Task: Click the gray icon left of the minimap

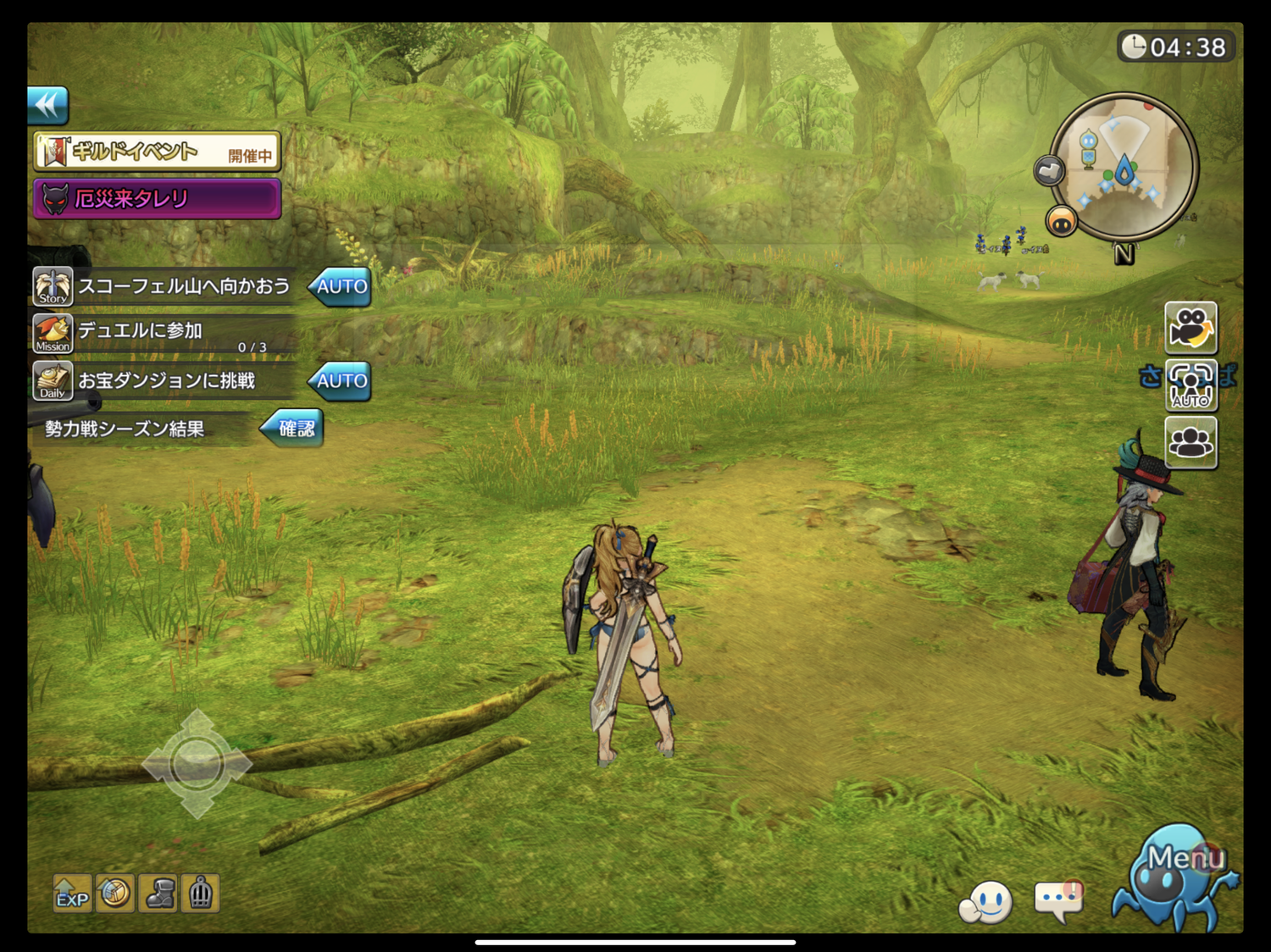Action: click(1049, 171)
